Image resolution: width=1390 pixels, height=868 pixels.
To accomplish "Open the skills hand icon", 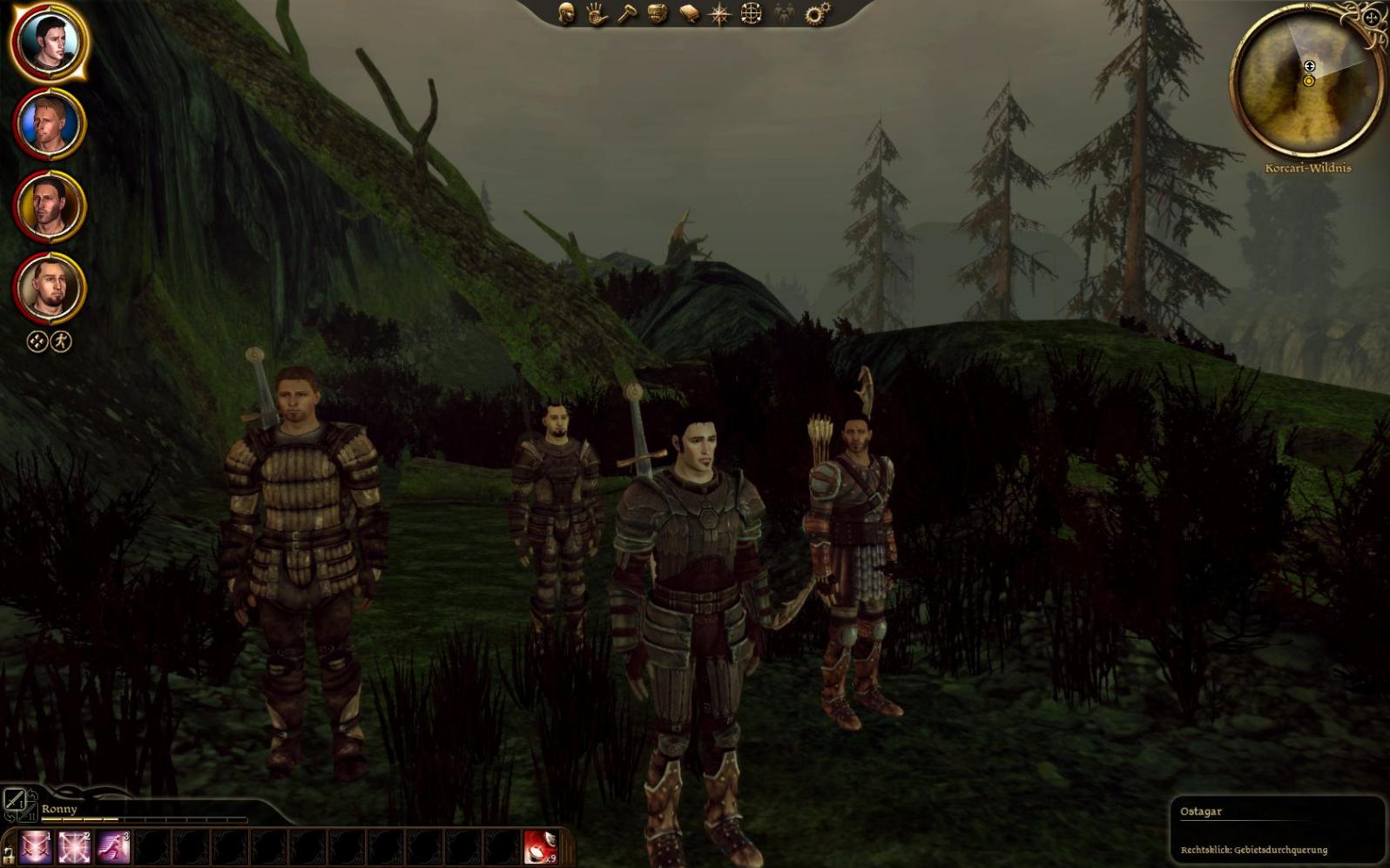I will [x=597, y=13].
